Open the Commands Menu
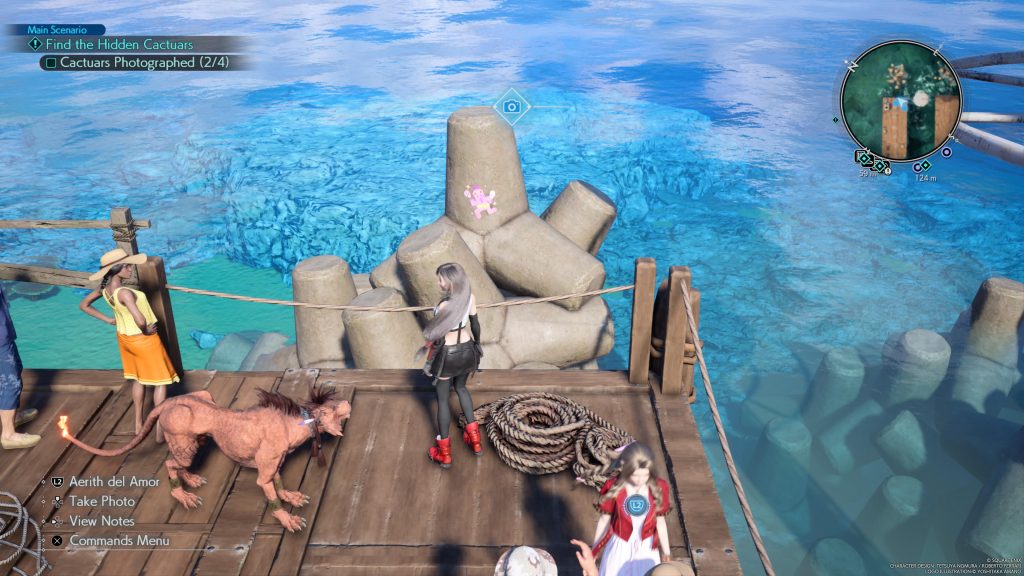The image size is (1024, 576). point(119,541)
